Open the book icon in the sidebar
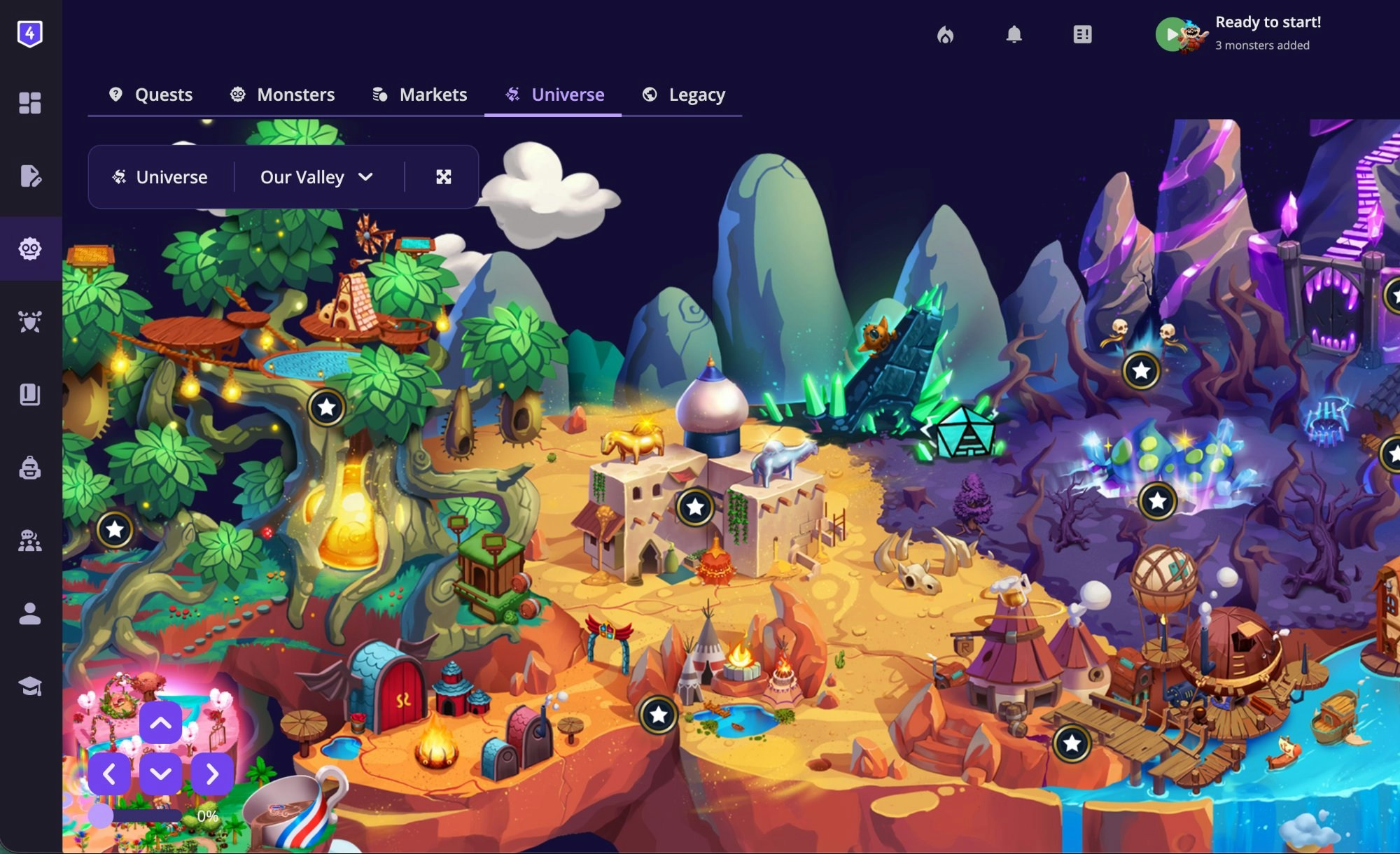The image size is (1400, 854). tap(29, 394)
